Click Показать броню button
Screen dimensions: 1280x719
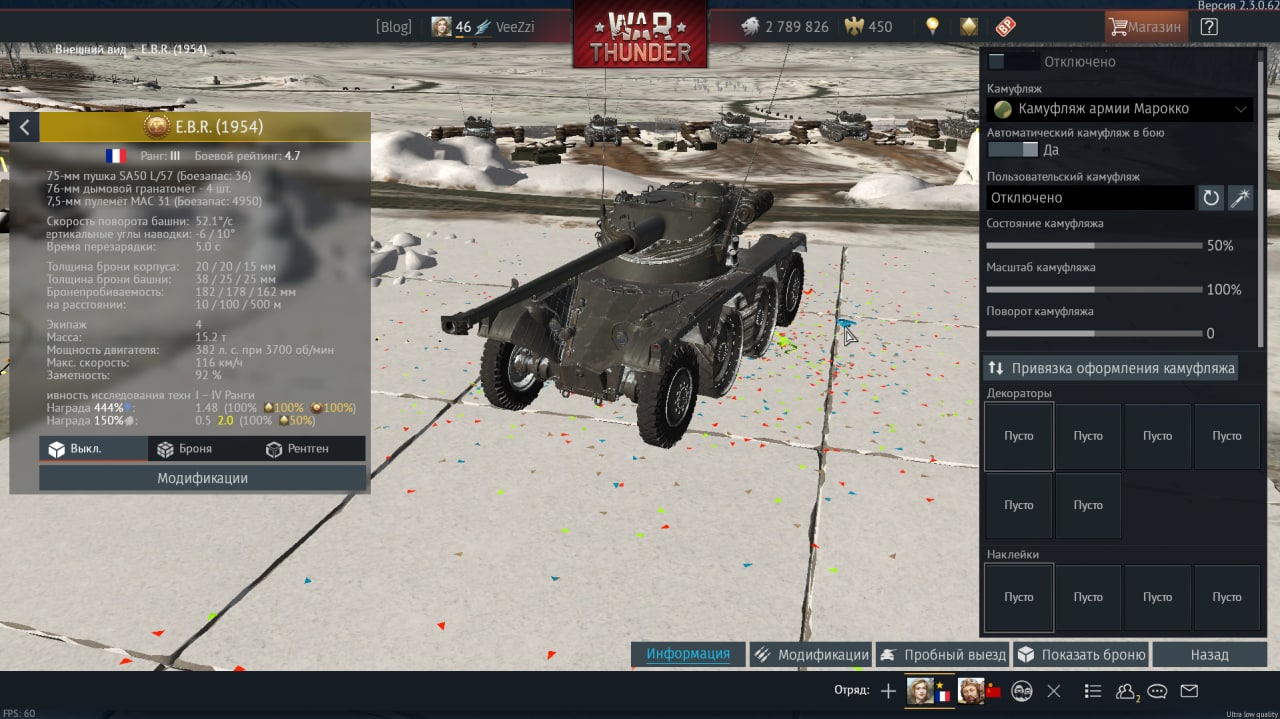(1081, 655)
